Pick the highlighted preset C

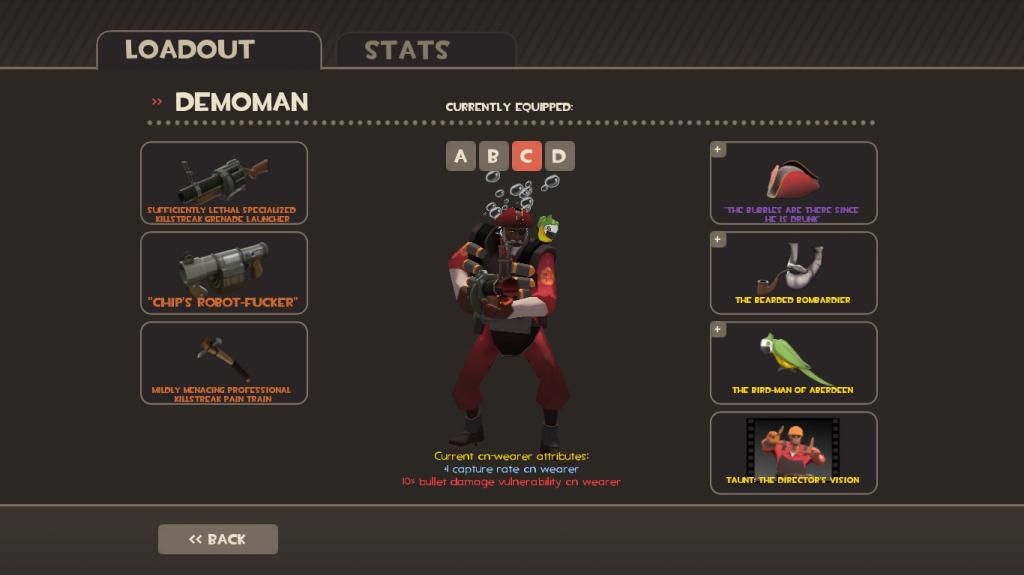pos(526,156)
